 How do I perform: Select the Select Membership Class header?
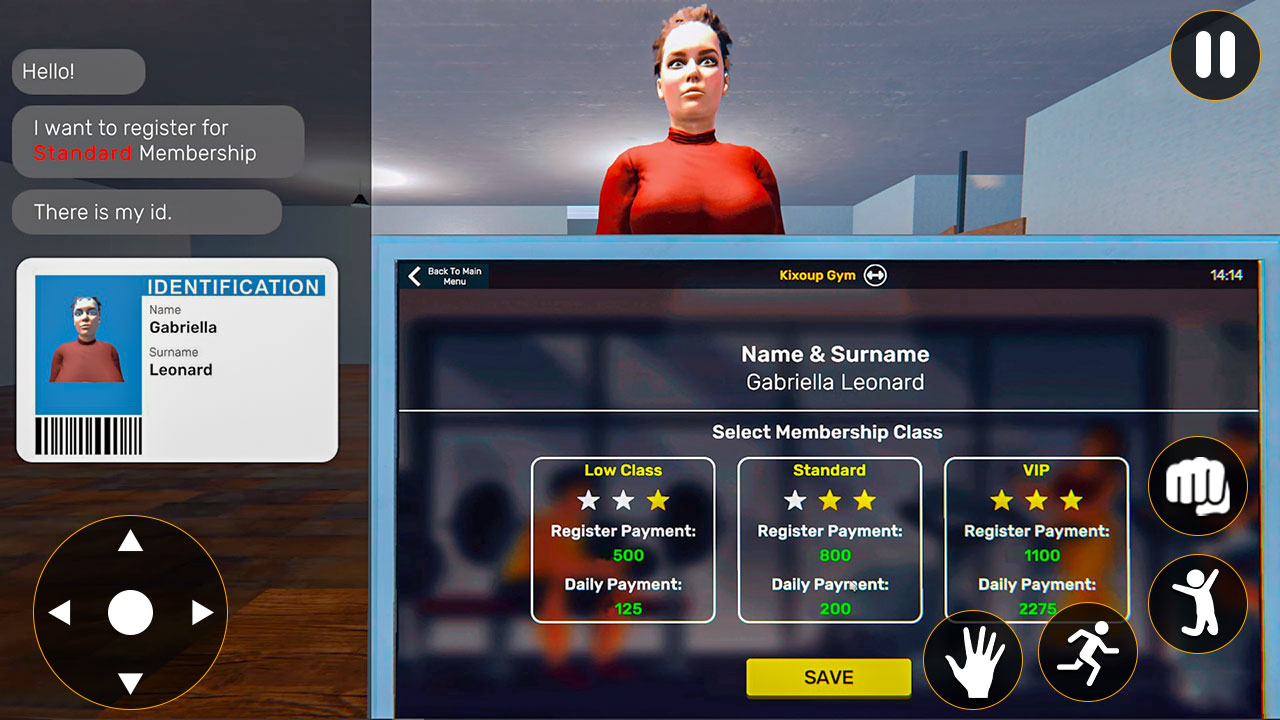827,432
